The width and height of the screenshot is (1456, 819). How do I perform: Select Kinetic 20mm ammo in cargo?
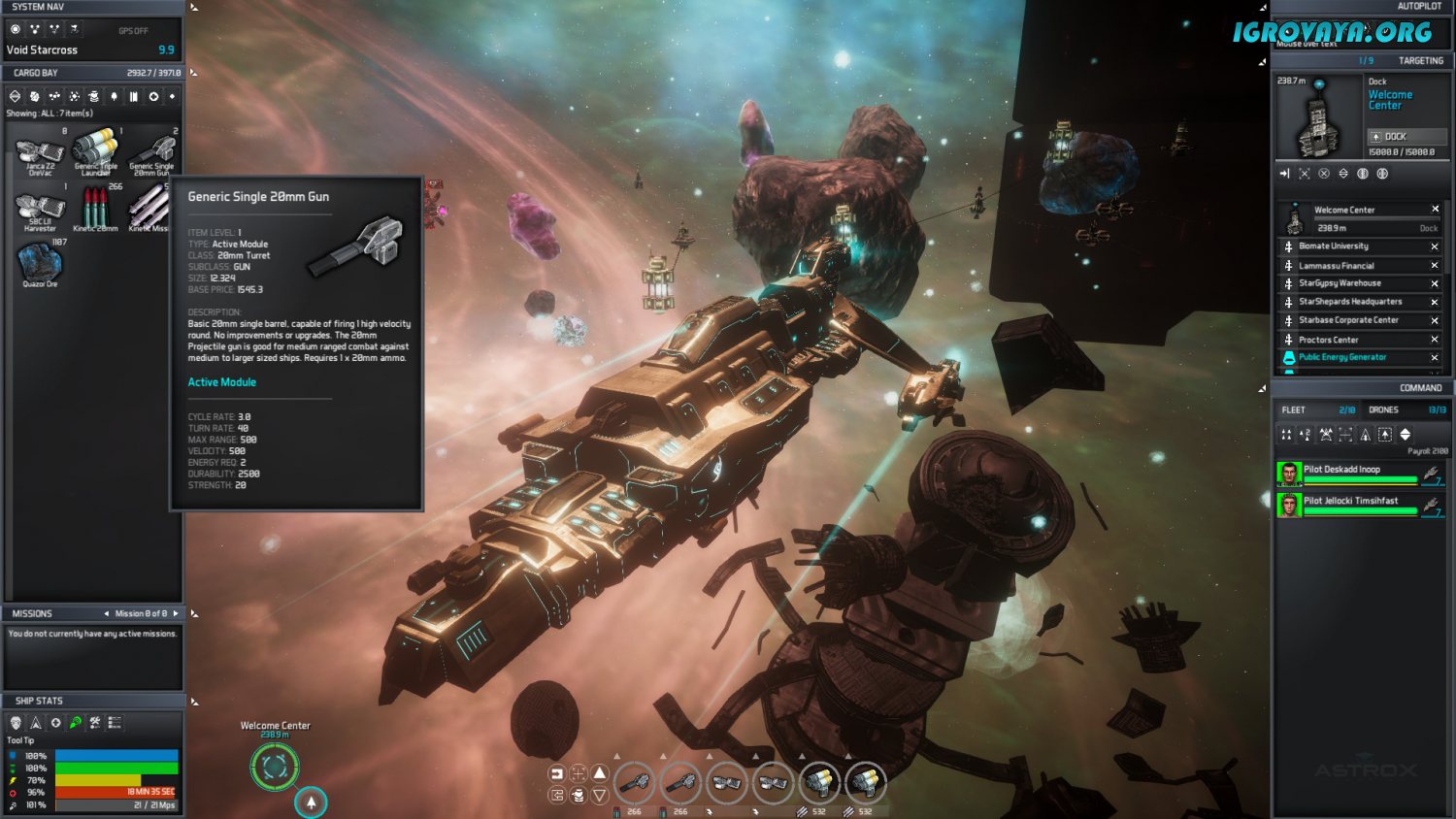point(95,208)
